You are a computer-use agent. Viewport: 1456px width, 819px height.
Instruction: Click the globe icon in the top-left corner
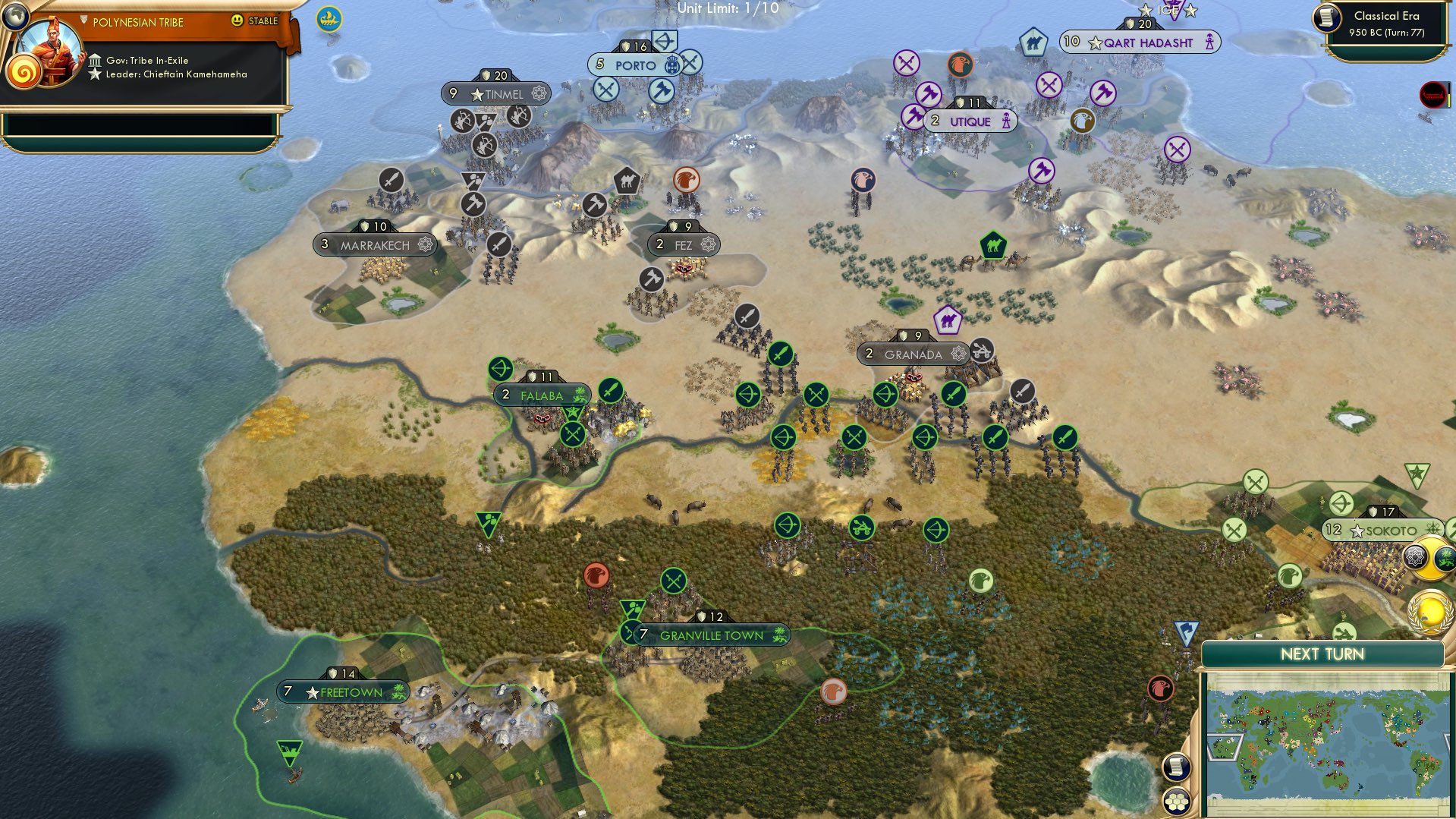tap(16, 18)
